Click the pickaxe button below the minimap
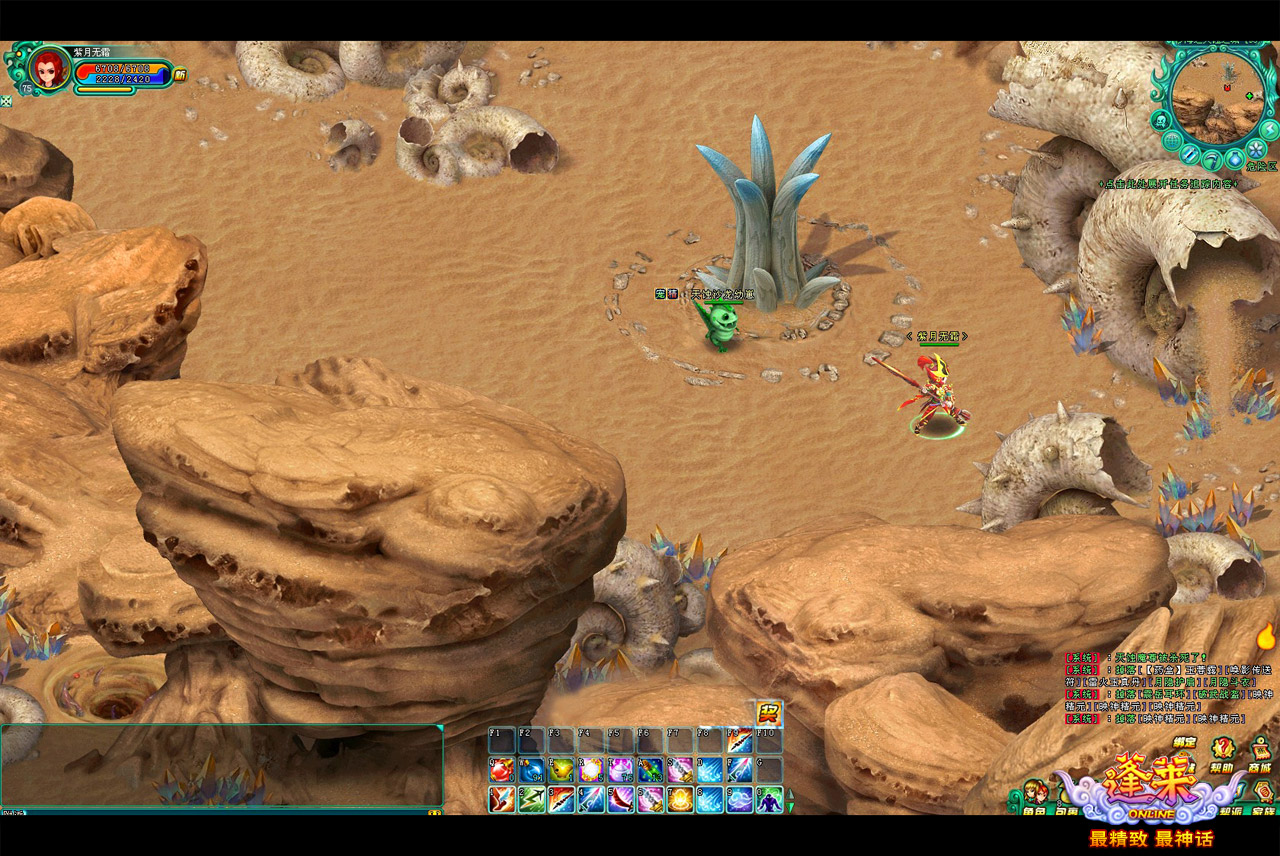Viewport: 1280px width, 856px height. pyautogui.click(x=1212, y=160)
